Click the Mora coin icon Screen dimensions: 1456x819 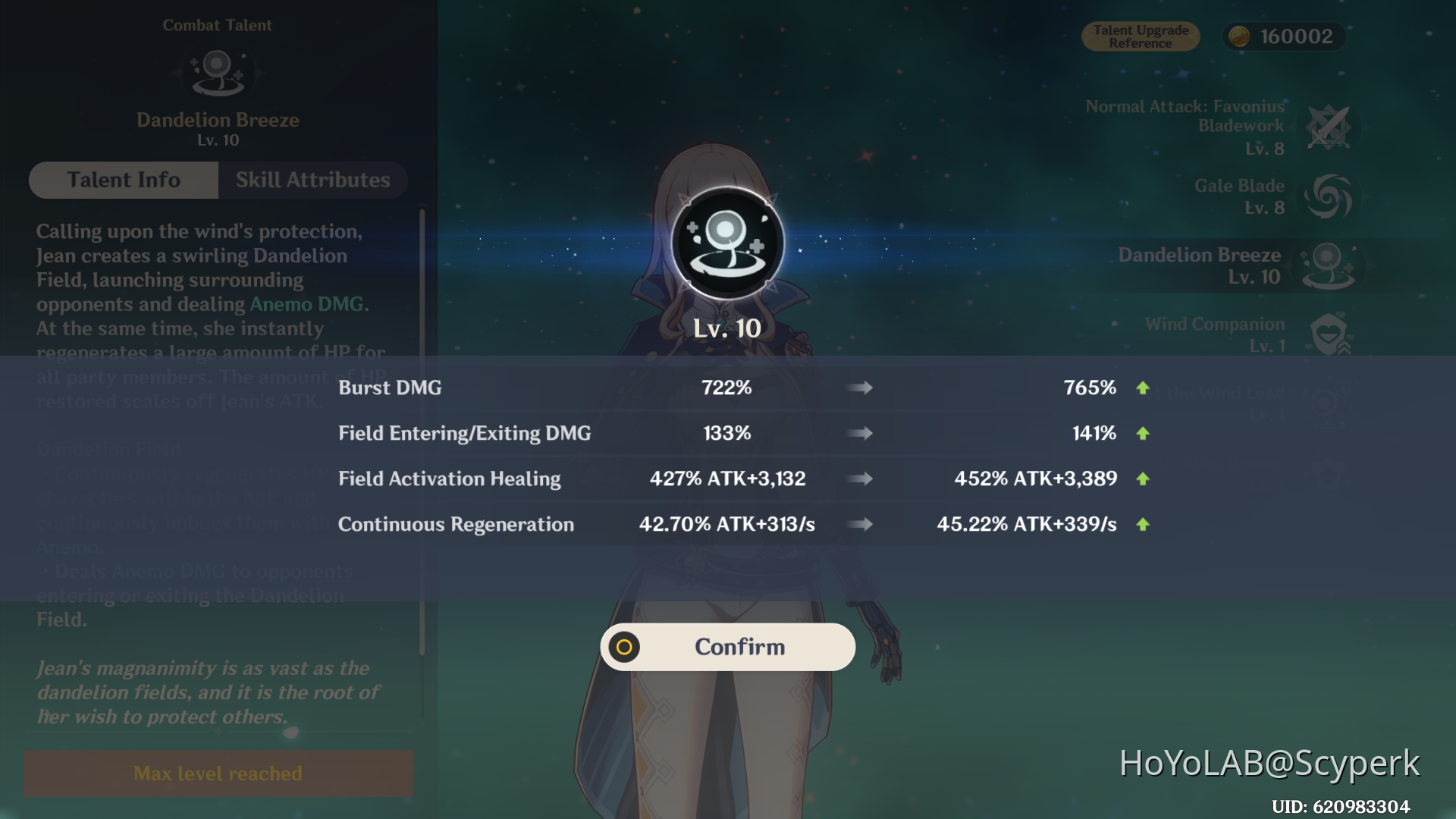[1239, 36]
